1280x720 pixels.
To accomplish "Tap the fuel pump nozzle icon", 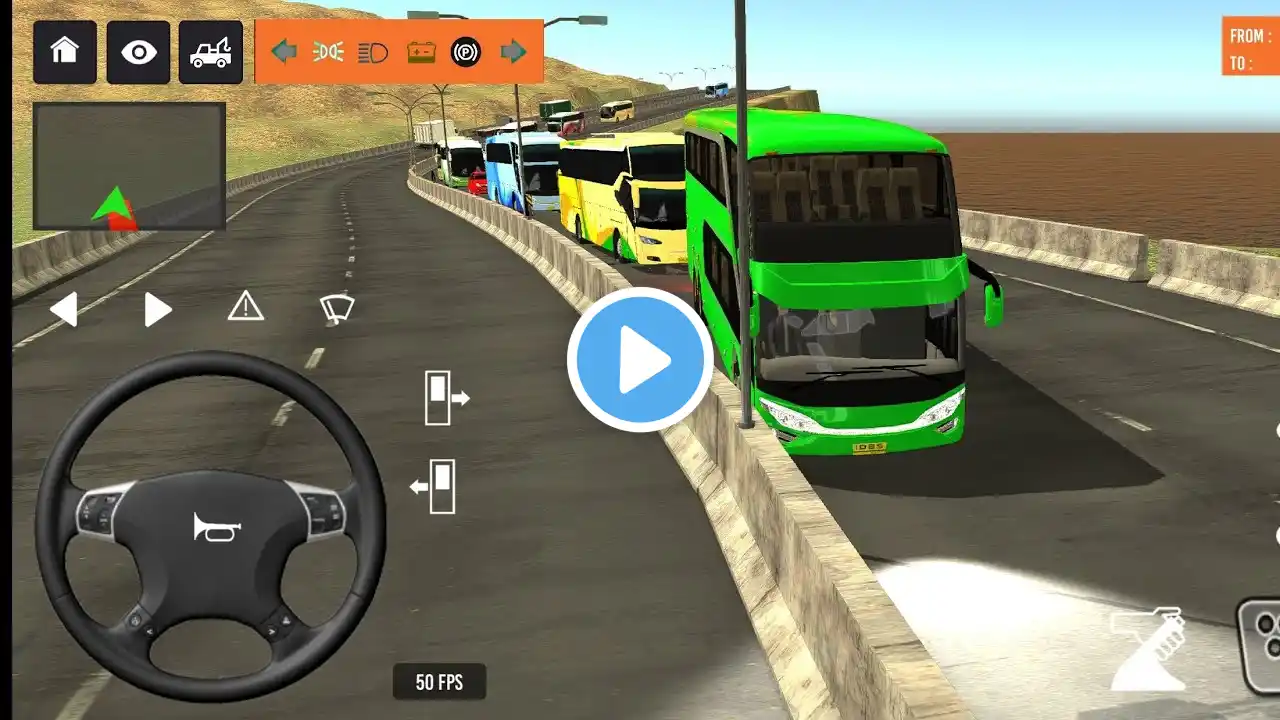I will (1149, 648).
